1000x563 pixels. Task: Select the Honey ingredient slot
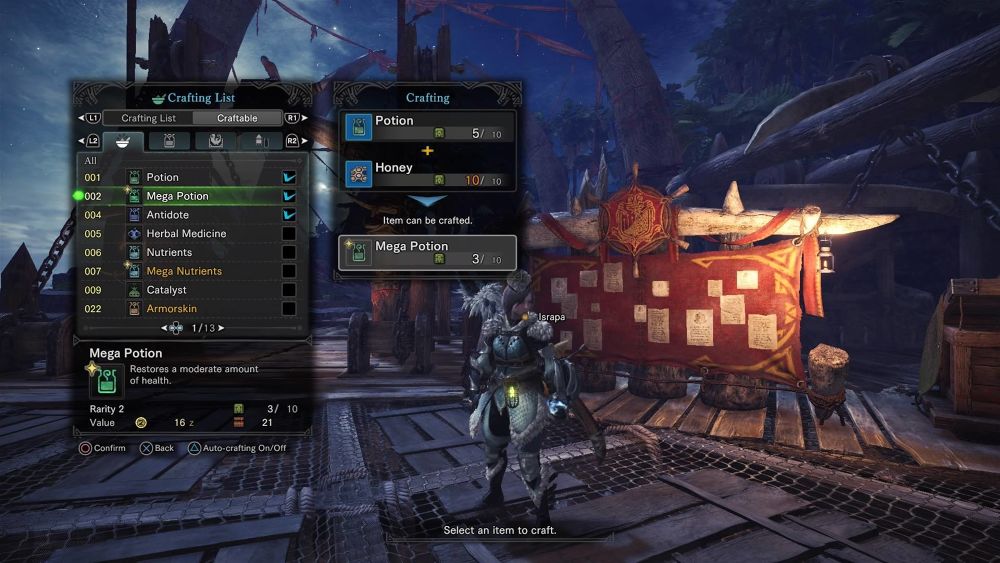click(x=428, y=174)
